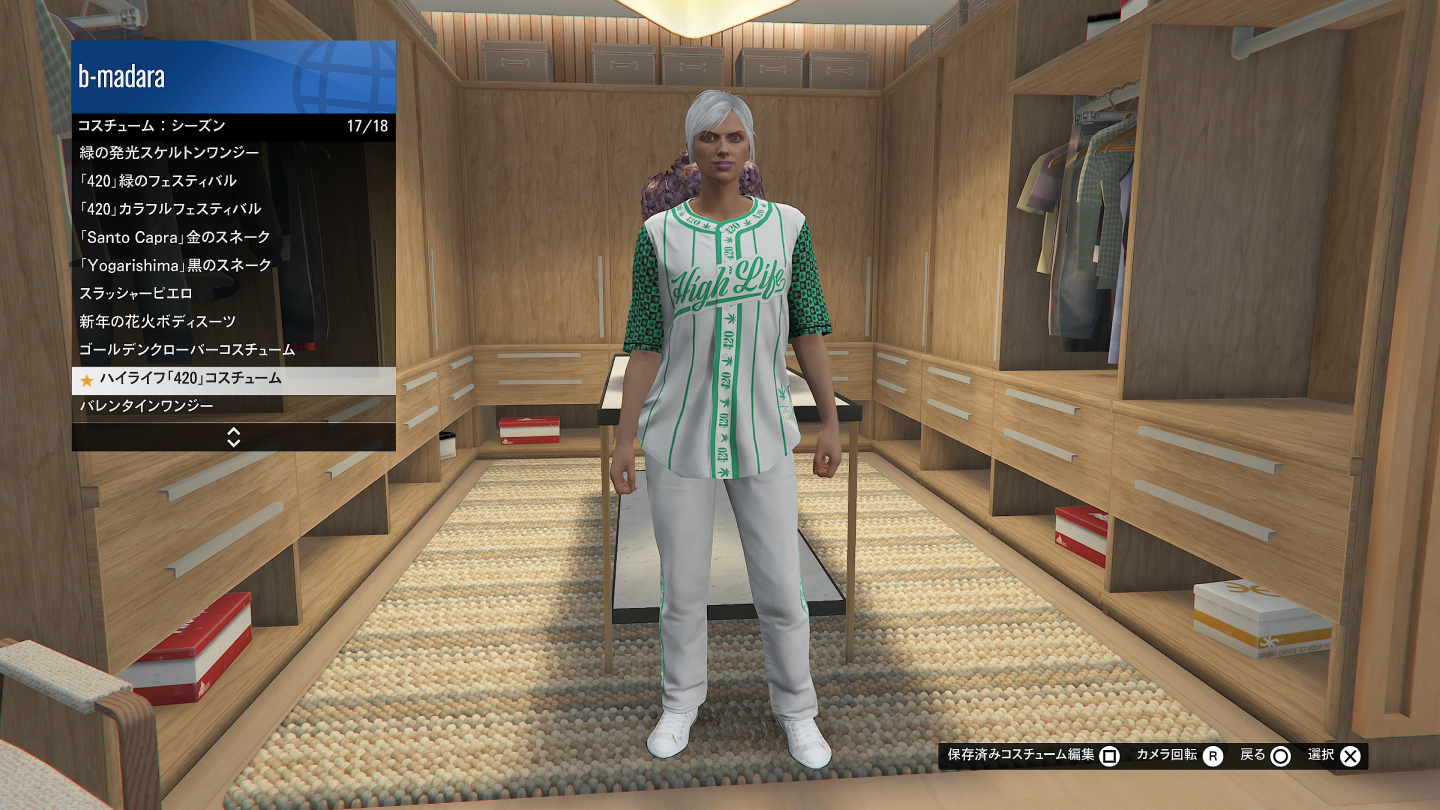Choose バレンタインワンジー costume

point(233,406)
